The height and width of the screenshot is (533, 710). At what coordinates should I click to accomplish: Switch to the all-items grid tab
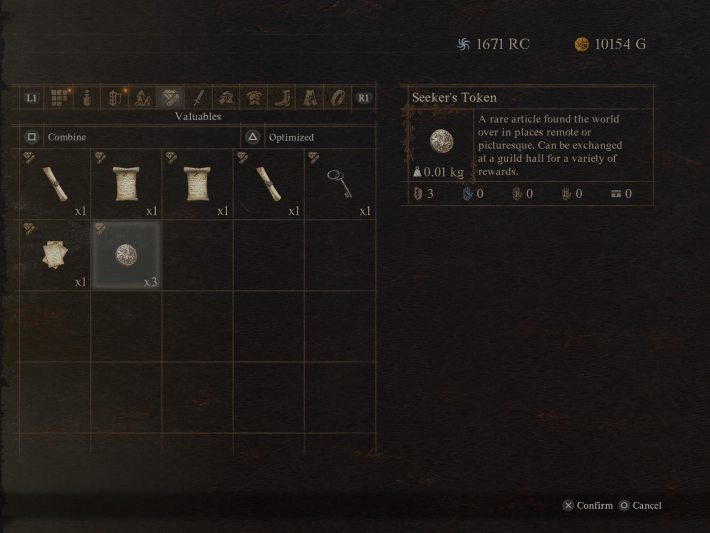[61, 98]
